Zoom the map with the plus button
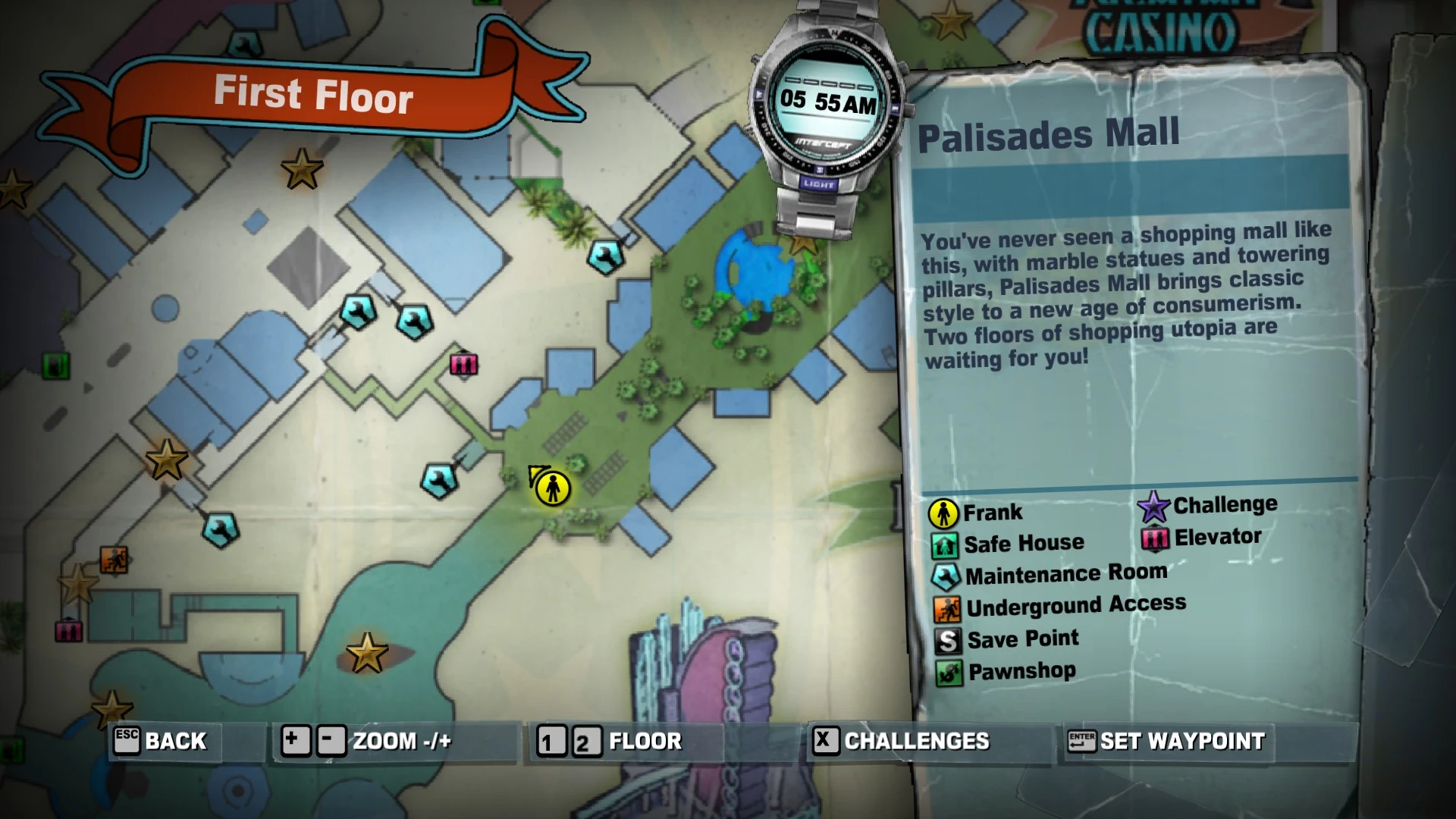 [294, 741]
